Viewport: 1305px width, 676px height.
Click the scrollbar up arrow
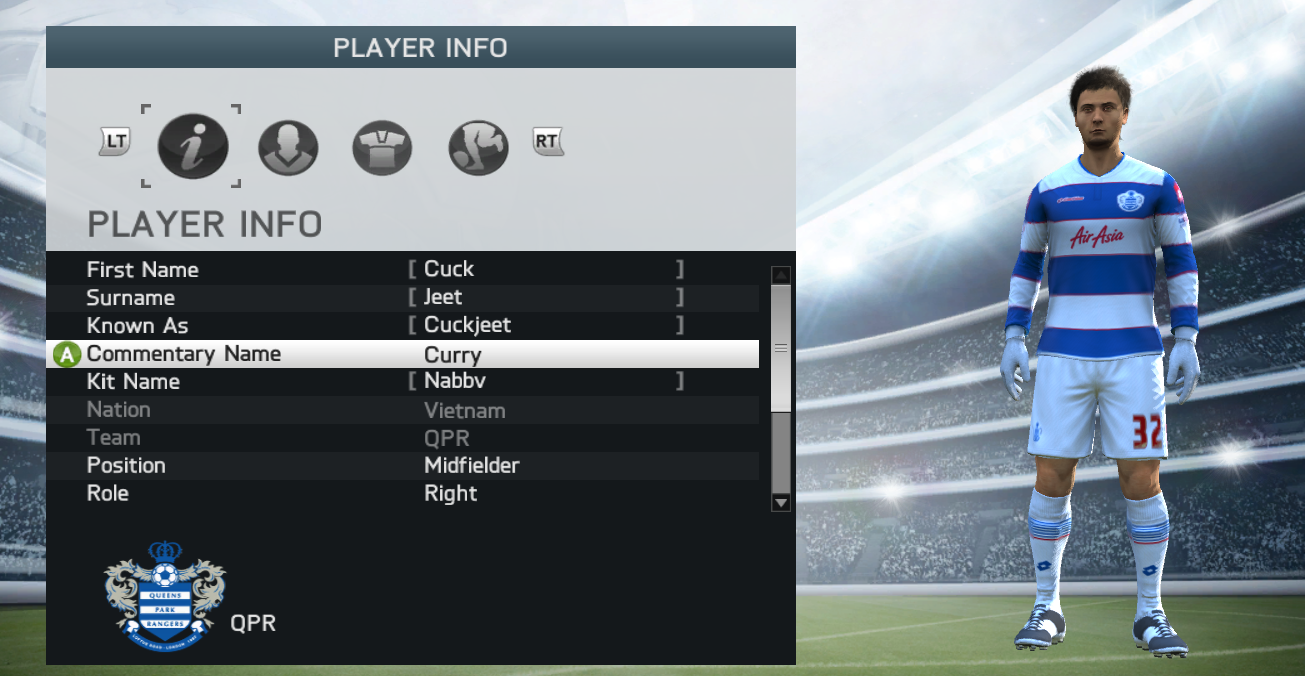point(781,275)
